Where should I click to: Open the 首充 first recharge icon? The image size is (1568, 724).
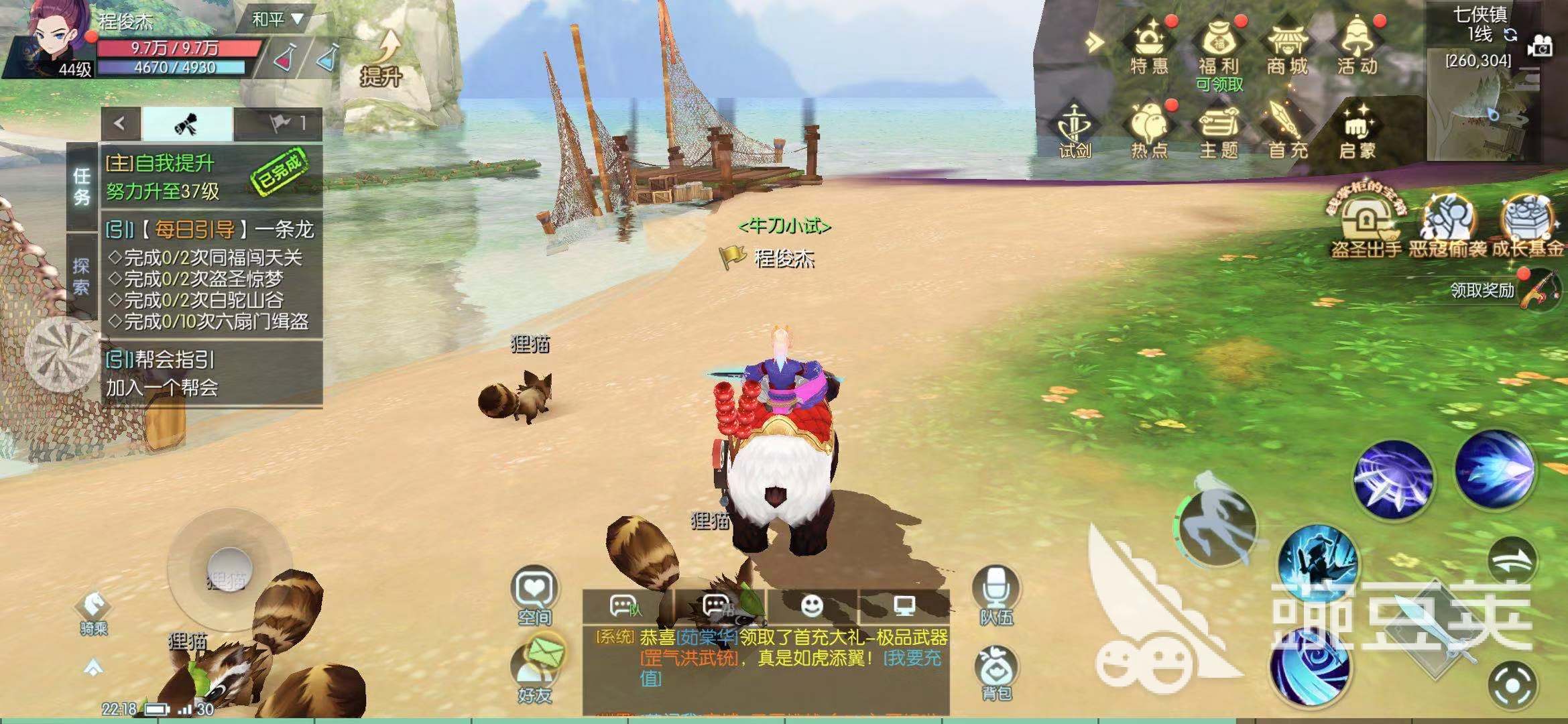pyautogui.click(x=1287, y=129)
